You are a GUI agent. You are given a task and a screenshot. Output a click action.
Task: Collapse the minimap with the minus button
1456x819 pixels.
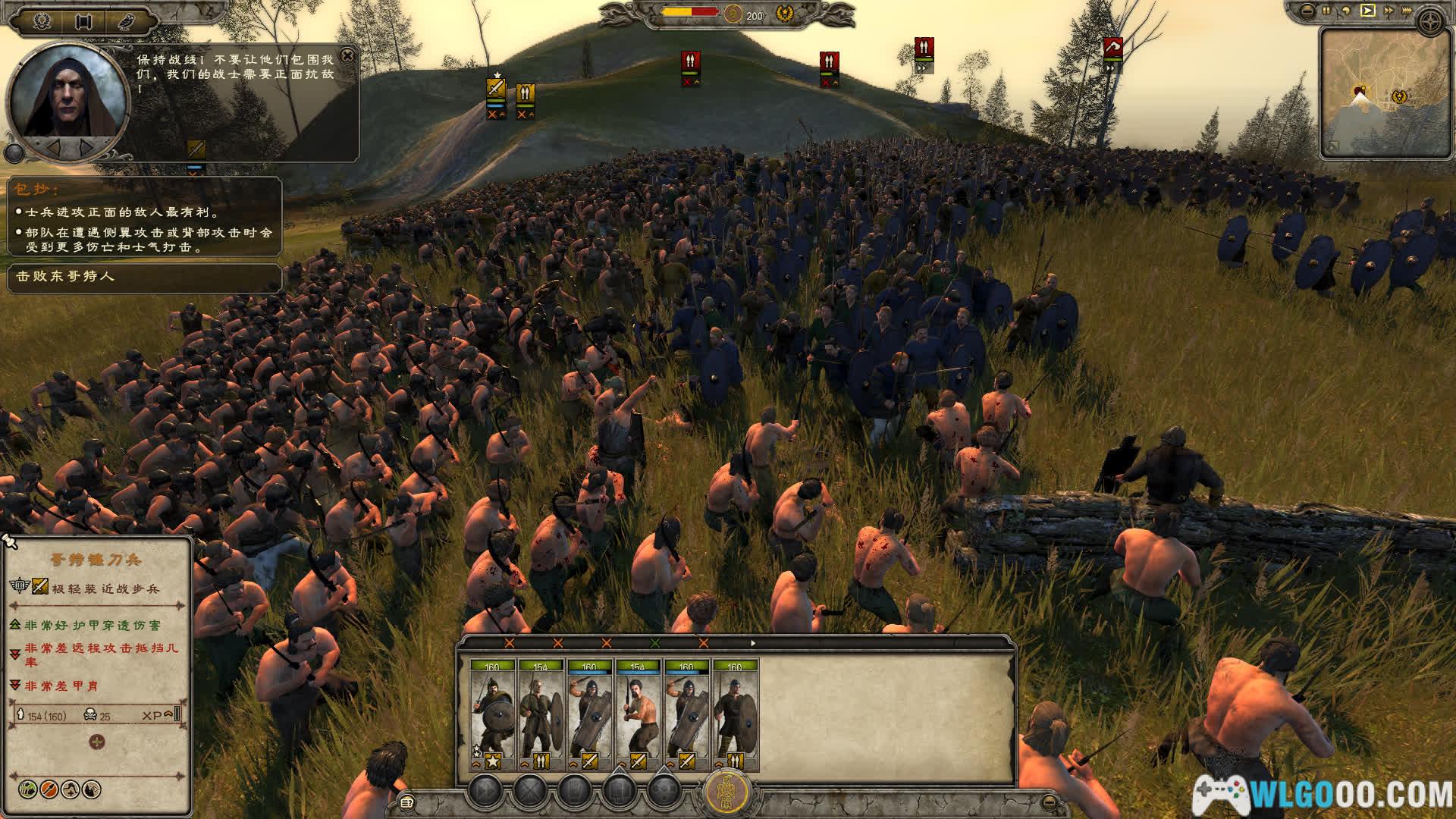point(1307,11)
